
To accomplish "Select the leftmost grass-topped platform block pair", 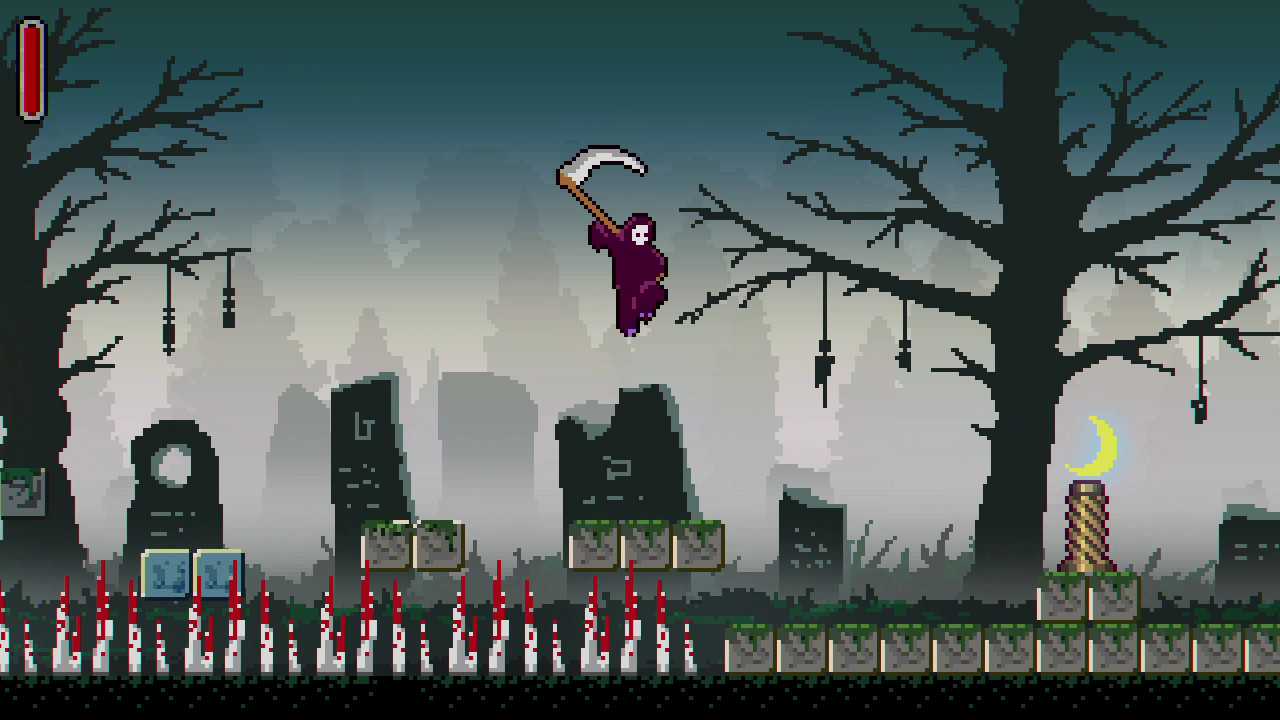I will tap(410, 545).
